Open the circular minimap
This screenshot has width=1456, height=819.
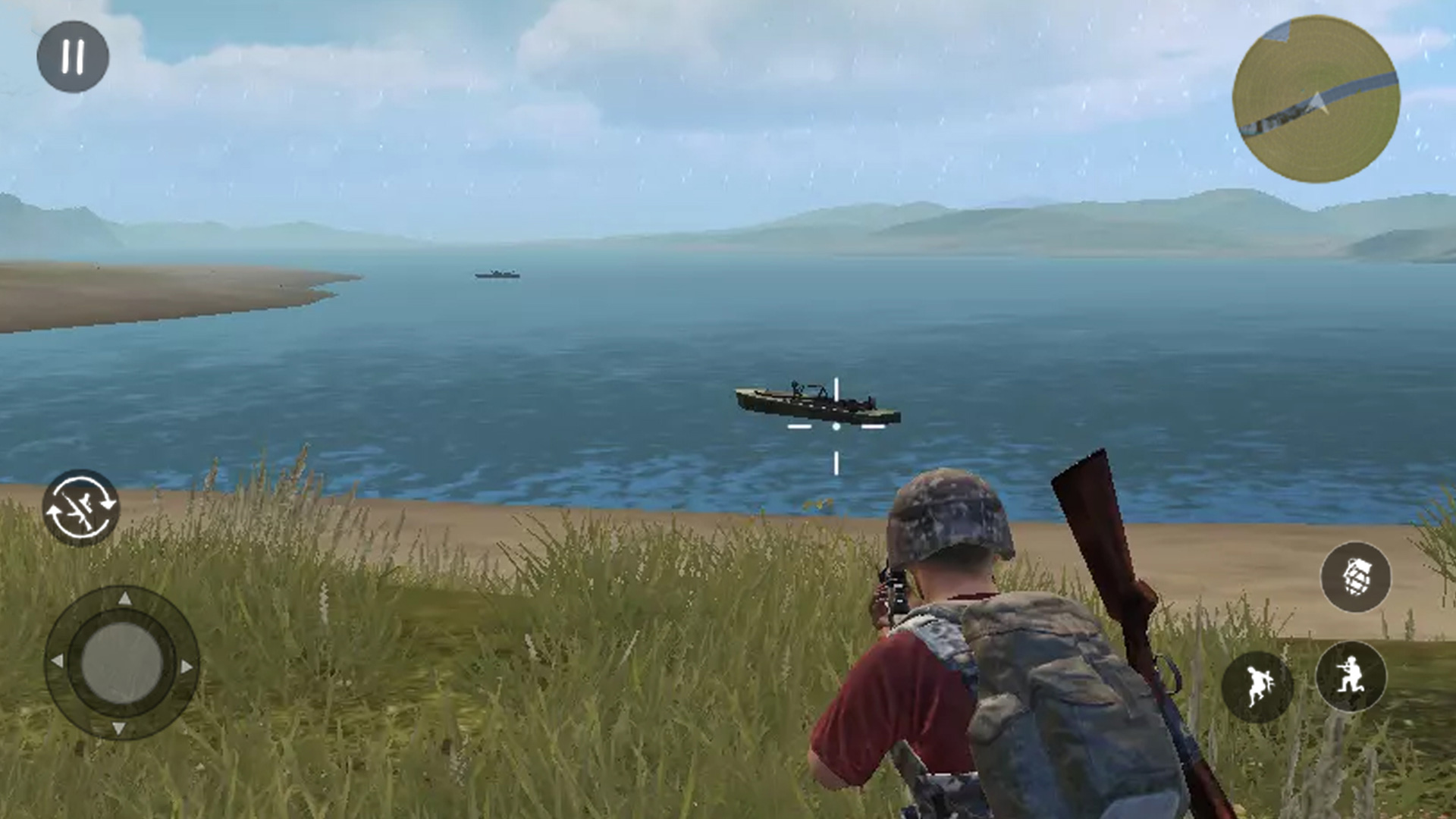coord(1316,99)
